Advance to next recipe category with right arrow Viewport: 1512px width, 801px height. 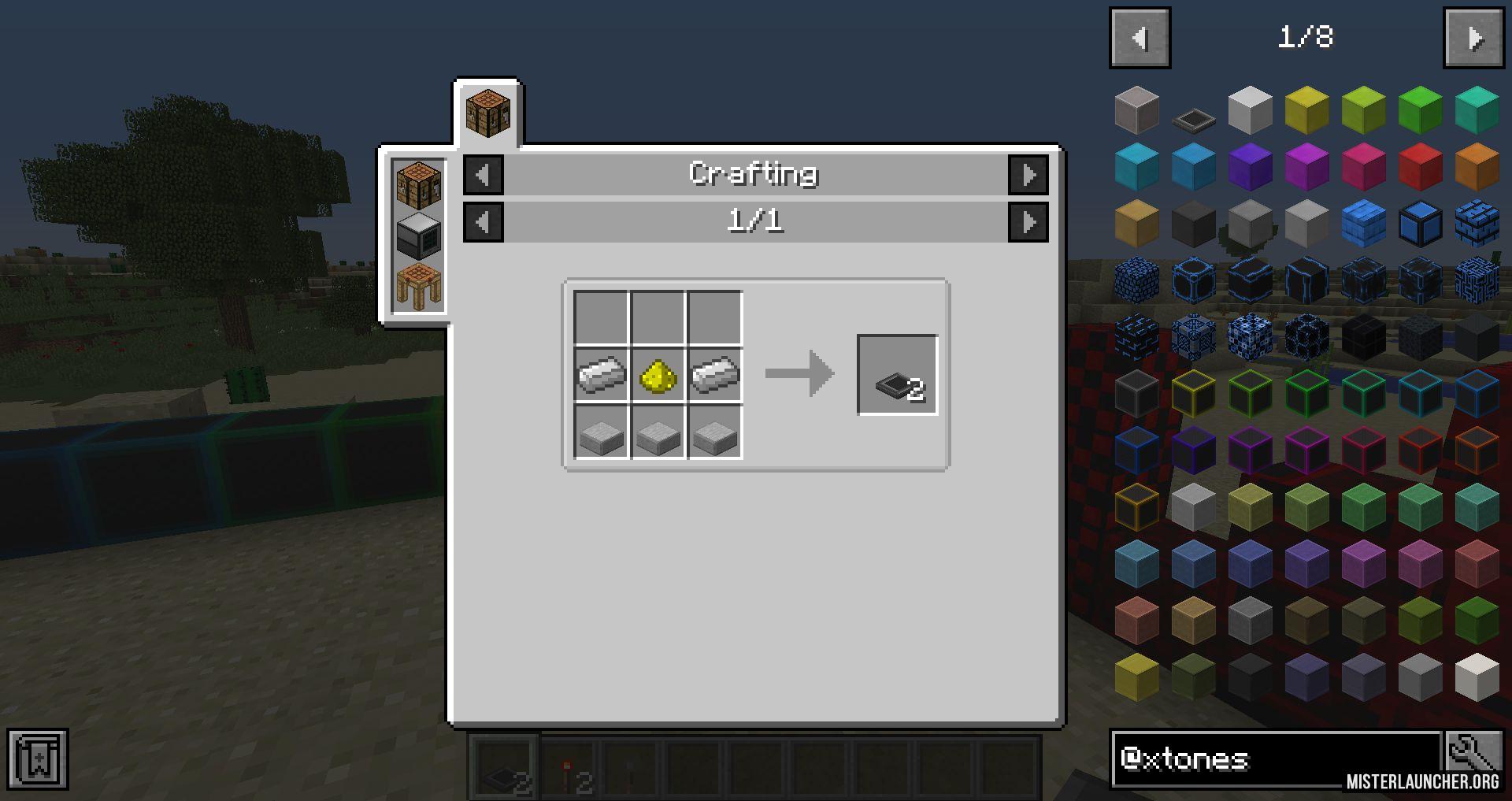click(x=1028, y=175)
